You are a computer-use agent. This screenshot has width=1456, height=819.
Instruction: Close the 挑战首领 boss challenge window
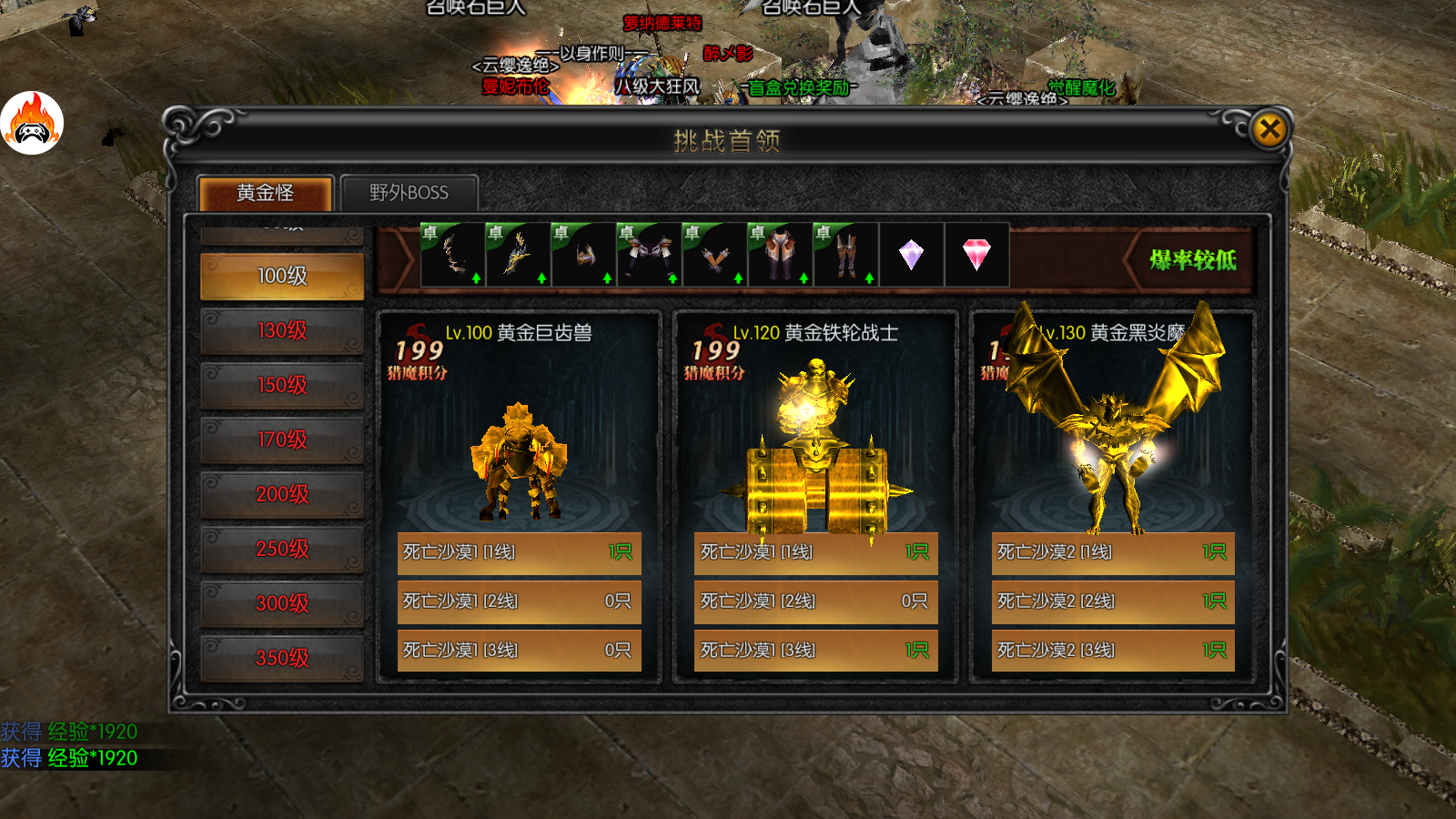pyautogui.click(x=1269, y=129)
